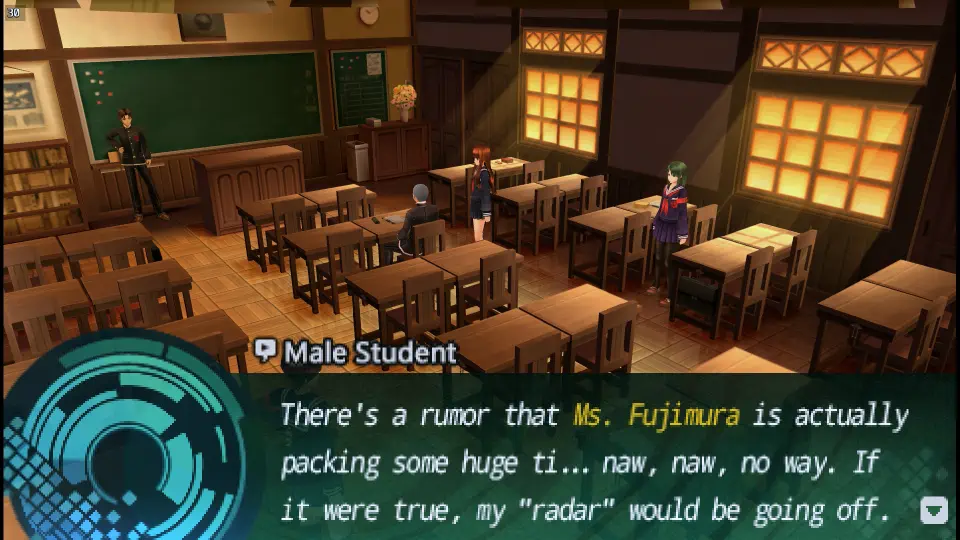960x540 pixels.
Task: Advance dialogue with the down-arrow button
Action: point(933,511)
